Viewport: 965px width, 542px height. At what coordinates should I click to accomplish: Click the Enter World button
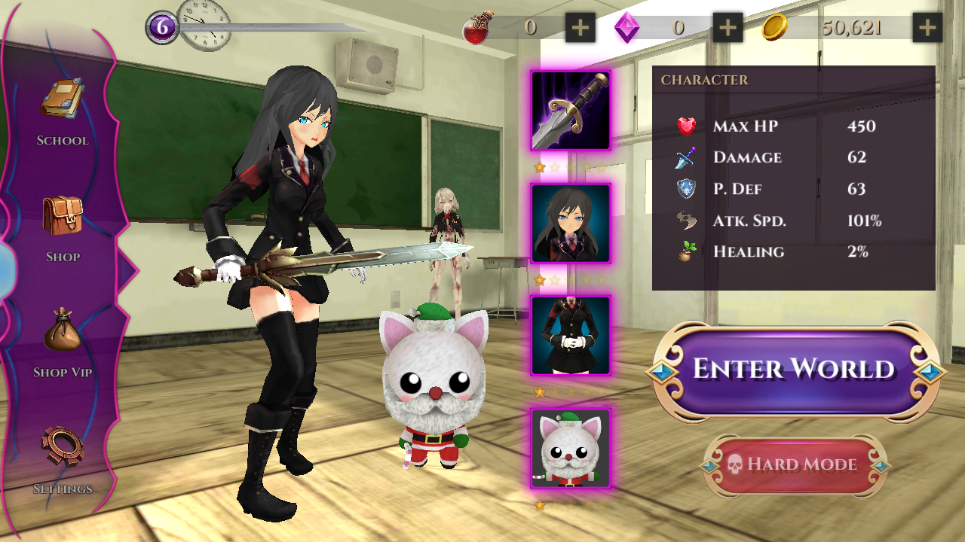point(794,369)
